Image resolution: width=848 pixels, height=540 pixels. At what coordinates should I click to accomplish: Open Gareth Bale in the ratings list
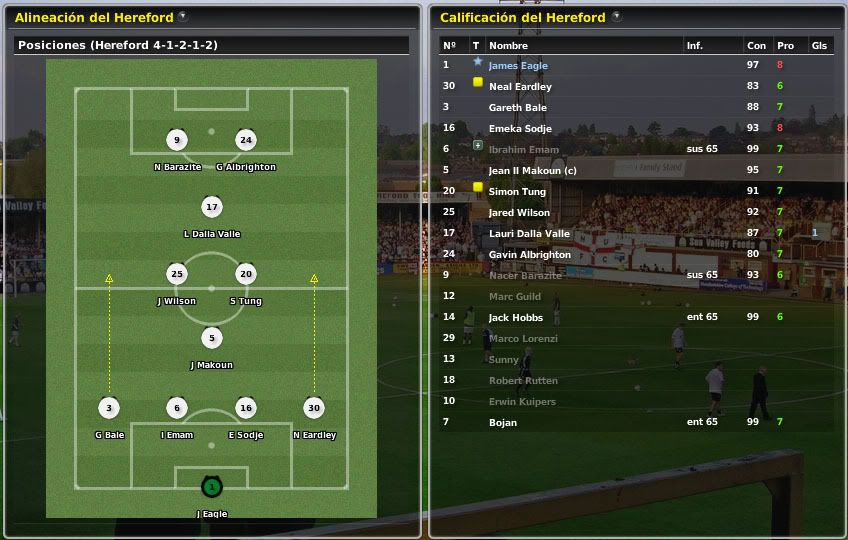tap(517, 107)
